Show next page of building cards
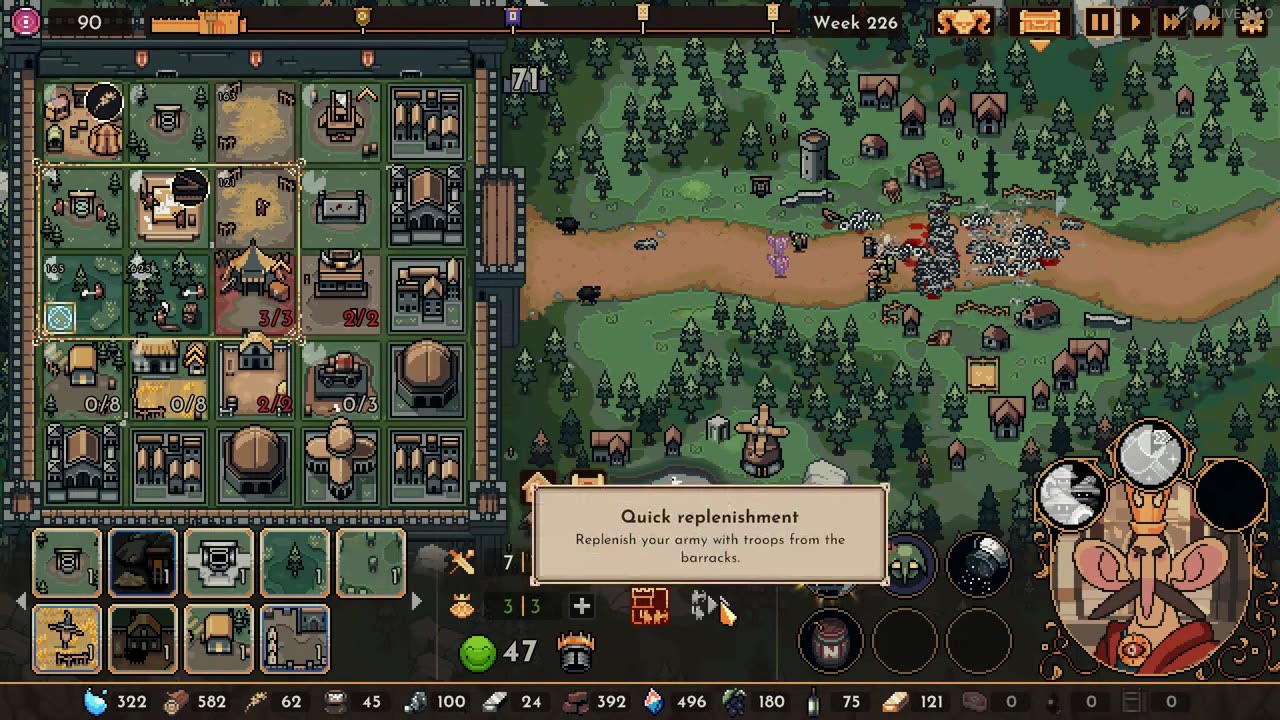1280x720 pixels. pos(417,601)
